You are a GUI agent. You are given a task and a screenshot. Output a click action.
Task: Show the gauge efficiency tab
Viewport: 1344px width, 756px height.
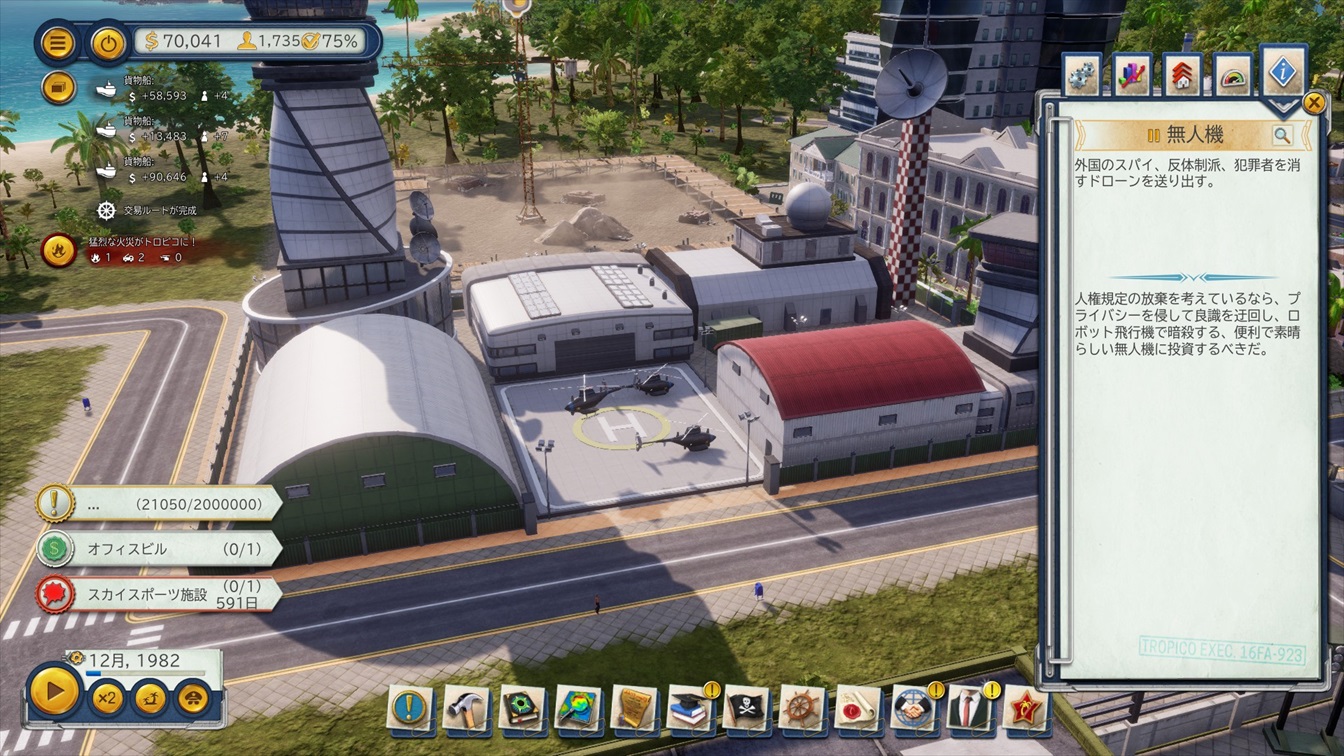1233,76
